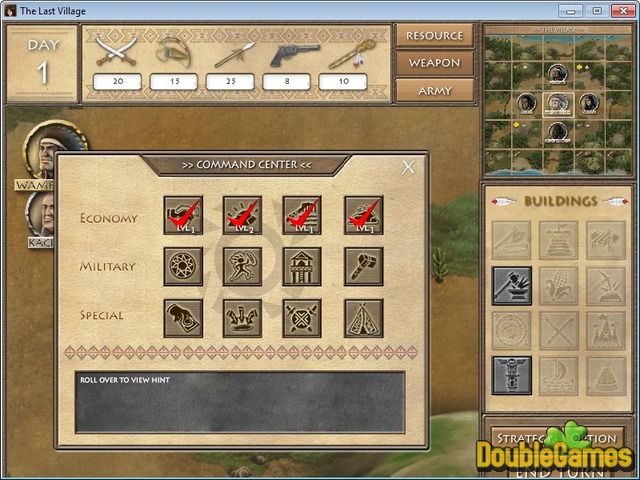Choose the Economy level 2 upgrade icon
The image size is (640, 480).
(242, 215)
